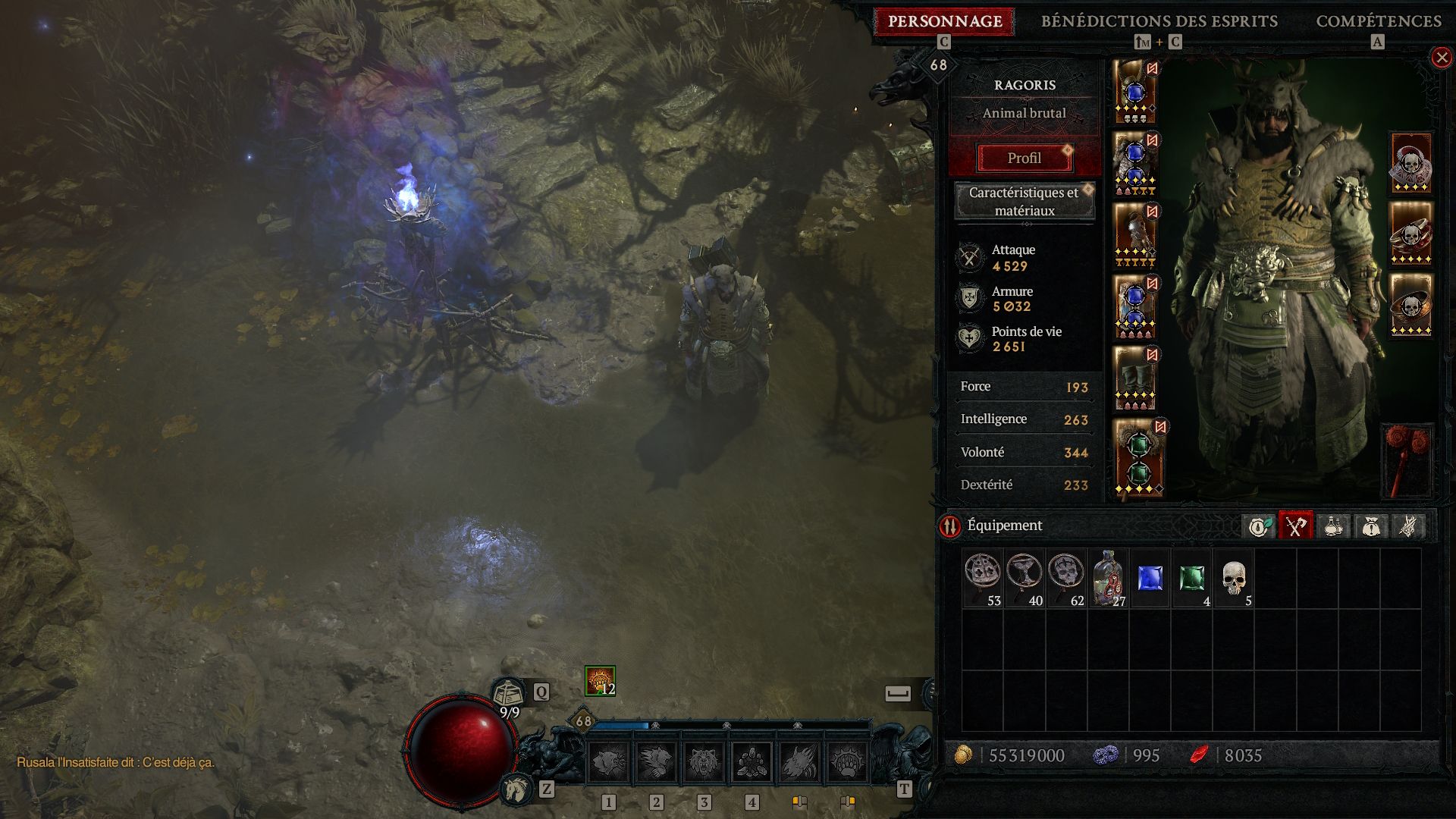The width and height of the screenshot is (1456, 819).
Task: Sort the Équipement inventory
Action: pyautogui.click(x=949, y=526)
